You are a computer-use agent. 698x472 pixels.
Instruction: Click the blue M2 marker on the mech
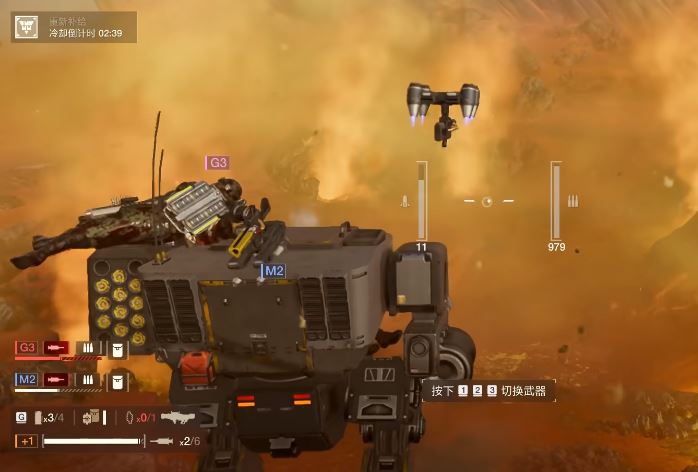[x=273, y=271]
